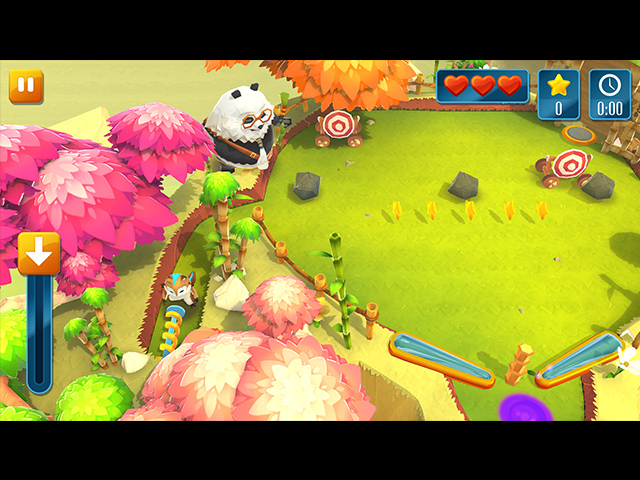640x480 pixels.
Task: Pause the game with the orange button
Action: point(26,87)
